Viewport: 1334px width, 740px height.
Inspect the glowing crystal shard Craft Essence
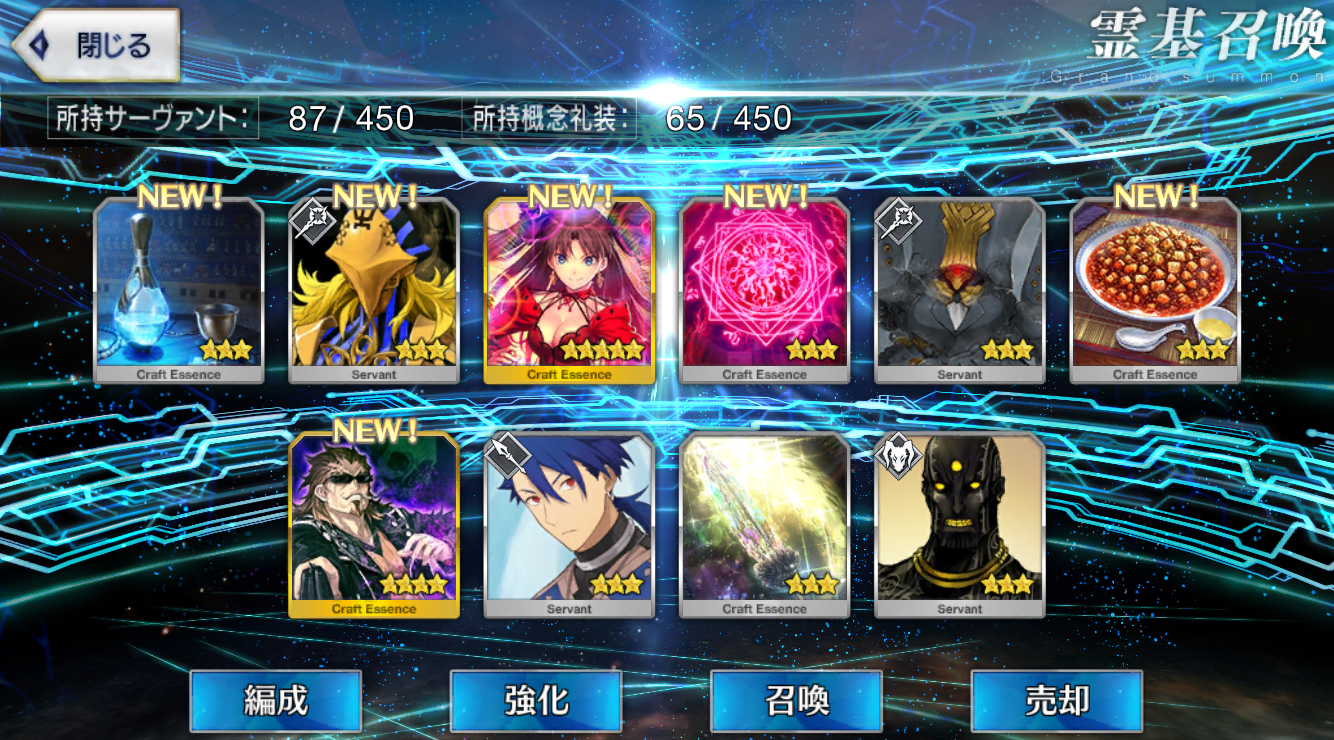point(765,525)
